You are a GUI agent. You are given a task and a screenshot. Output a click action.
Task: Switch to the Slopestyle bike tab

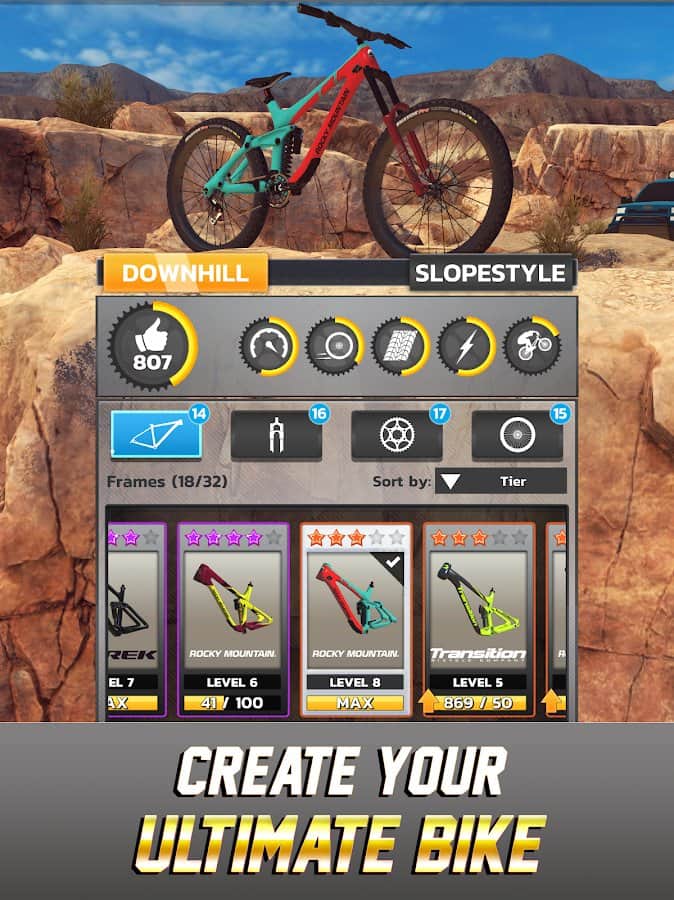point(491,273)
